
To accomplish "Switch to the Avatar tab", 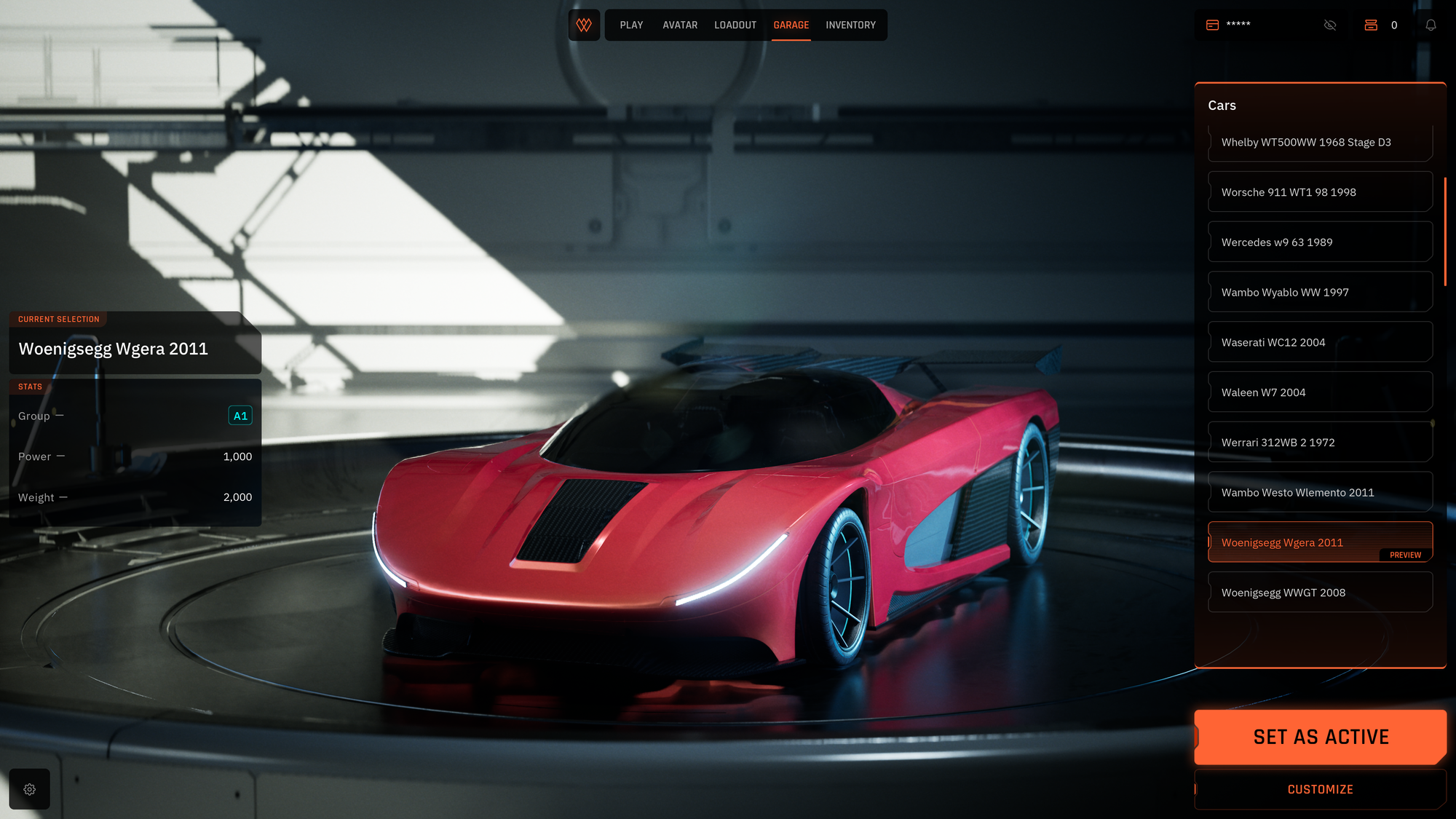I will pos(680,25).
